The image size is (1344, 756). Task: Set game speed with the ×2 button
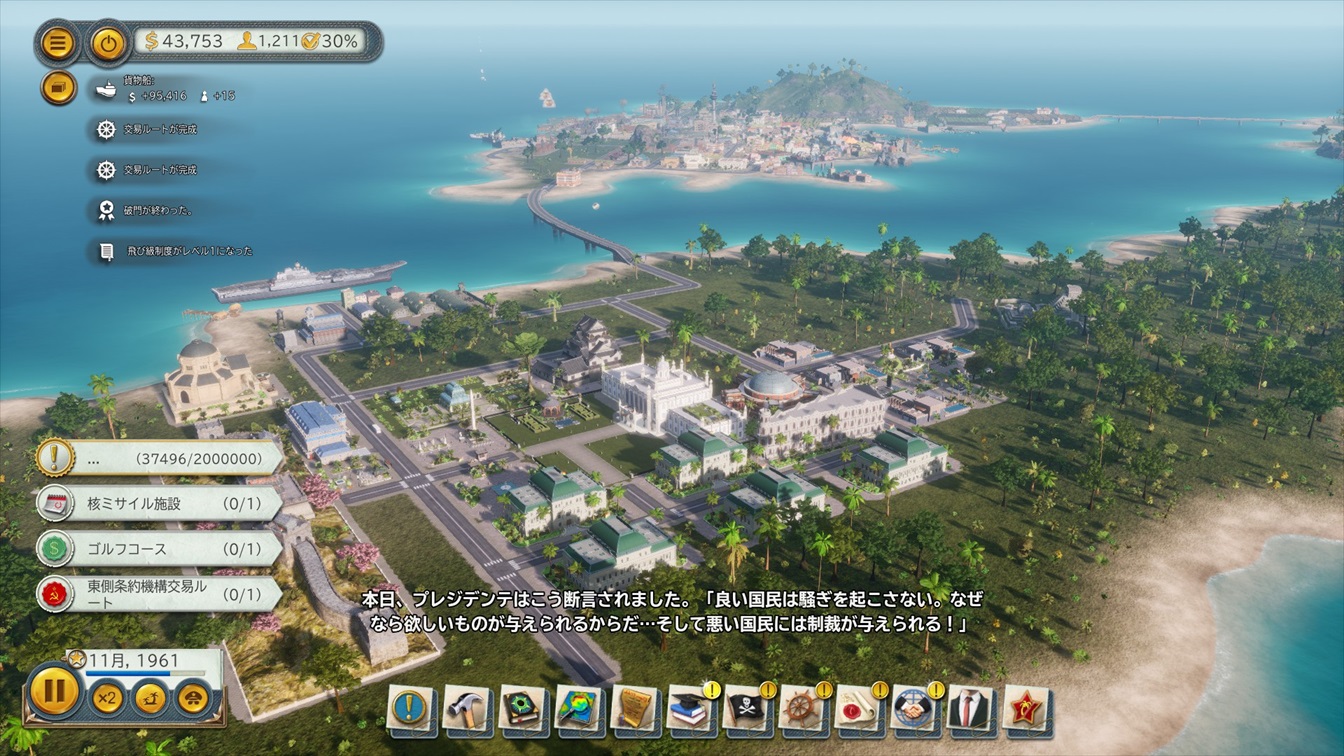point(107,697)
